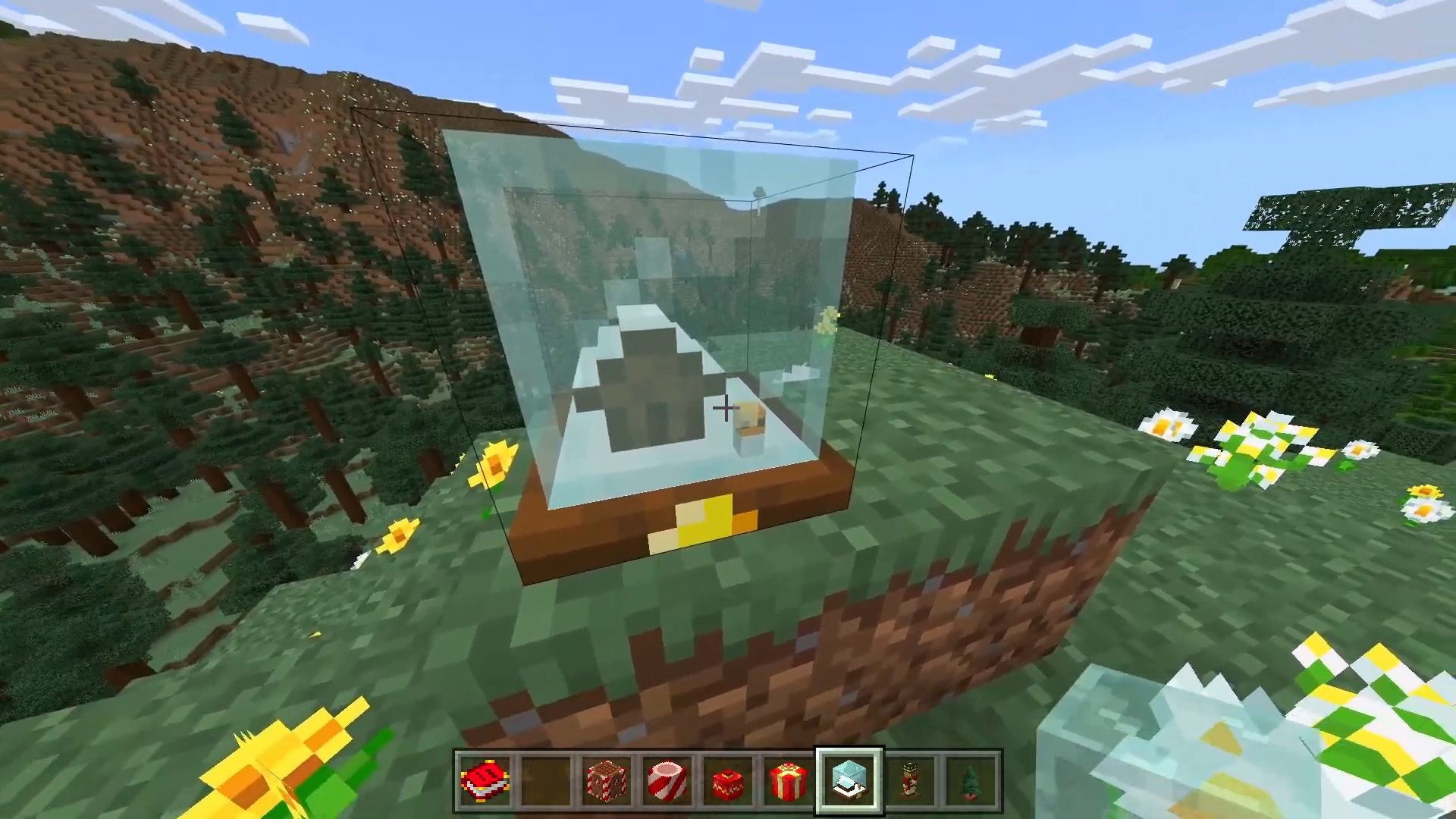Click the crosshair at screen center
Screen dimensions: 1456x819
coord(726,408)
